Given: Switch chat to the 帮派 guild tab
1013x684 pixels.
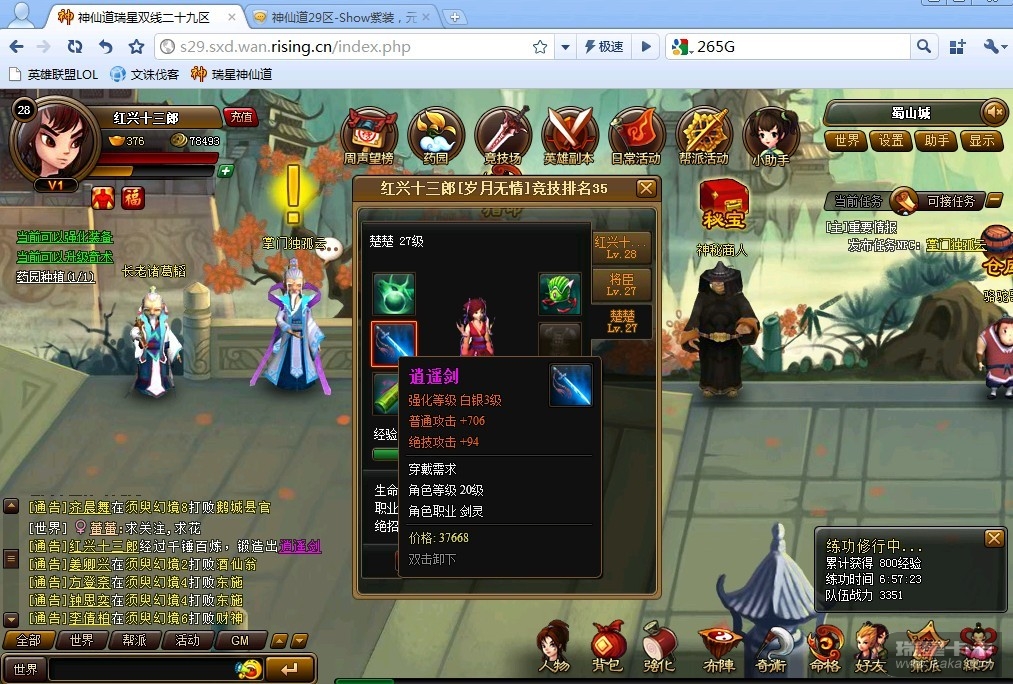Looking at the screenshot, I should tap(134, 640).
